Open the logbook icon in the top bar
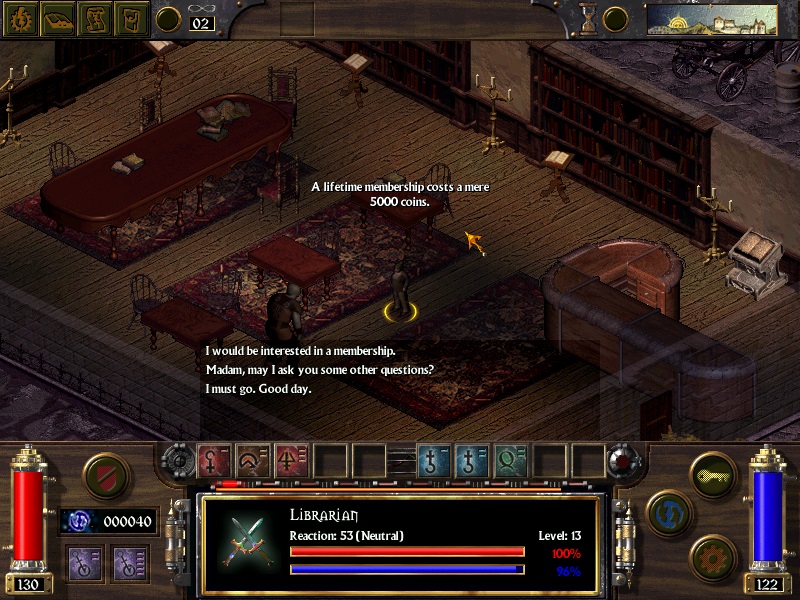The image size is (800, 600). pyautogui.click(x=57, y=19)
